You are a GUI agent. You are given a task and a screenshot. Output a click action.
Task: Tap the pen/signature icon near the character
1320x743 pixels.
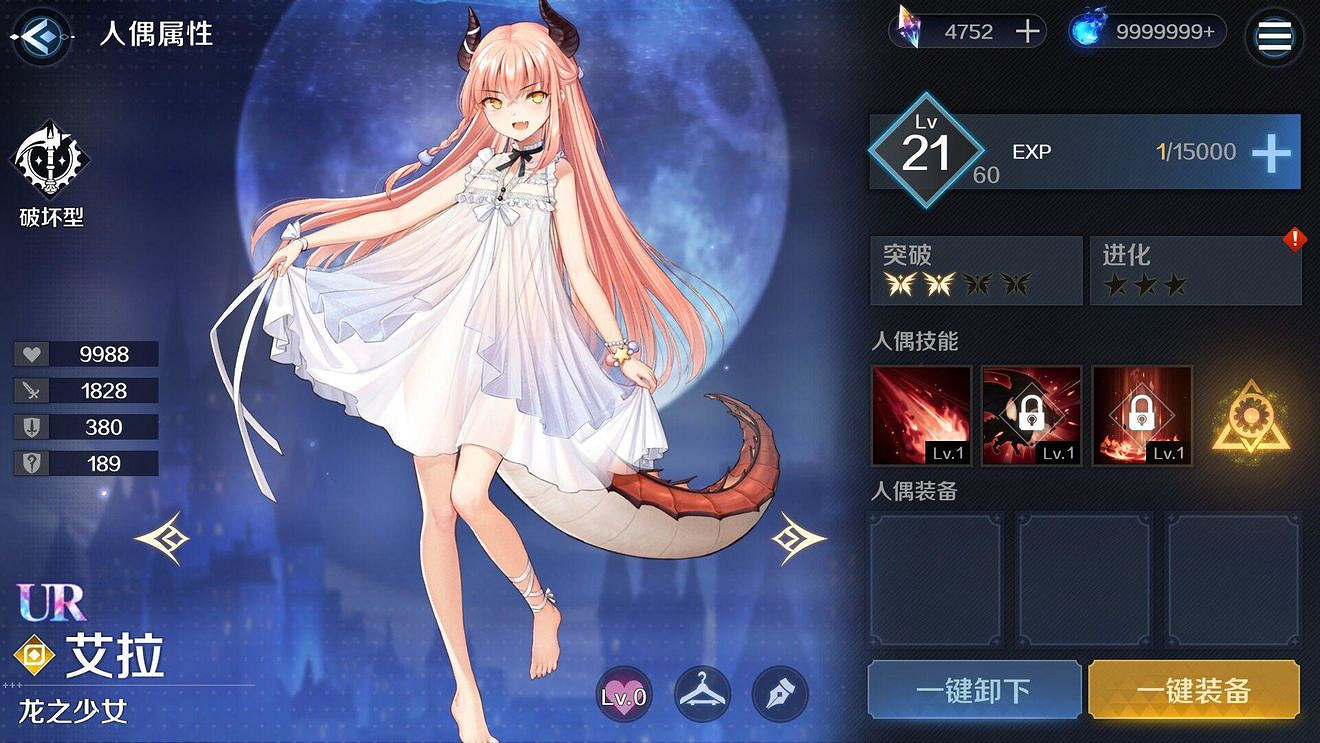coord(779,693)
